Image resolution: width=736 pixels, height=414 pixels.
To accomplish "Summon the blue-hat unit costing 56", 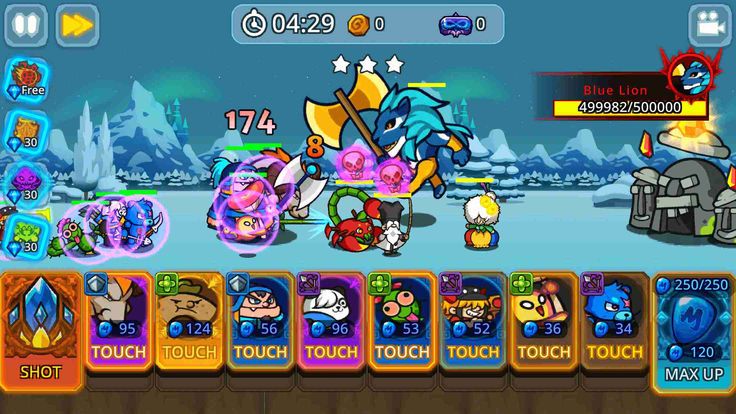I will point(260,320).
